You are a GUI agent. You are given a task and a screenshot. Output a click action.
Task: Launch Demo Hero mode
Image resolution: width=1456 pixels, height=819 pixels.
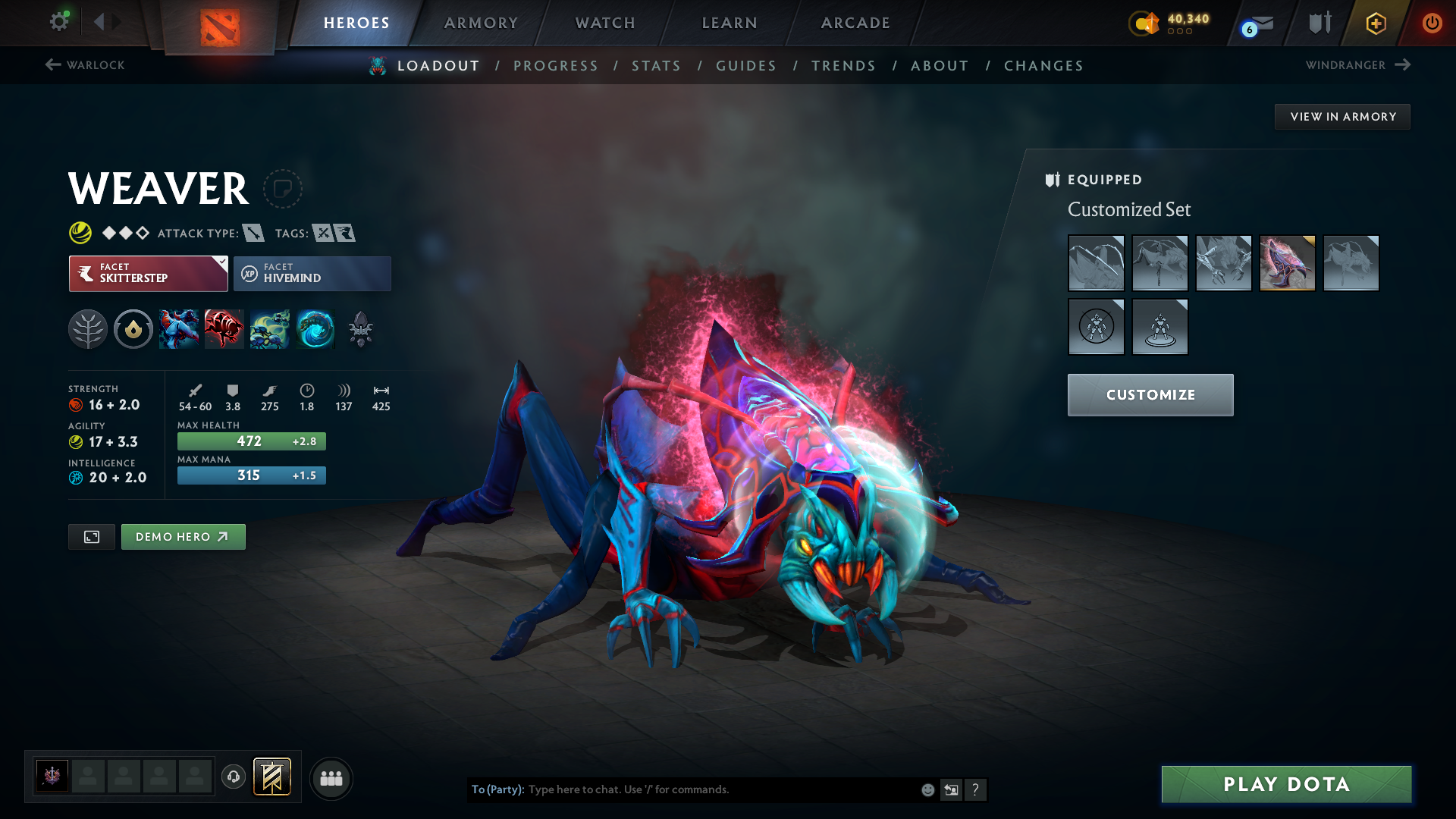183,537
